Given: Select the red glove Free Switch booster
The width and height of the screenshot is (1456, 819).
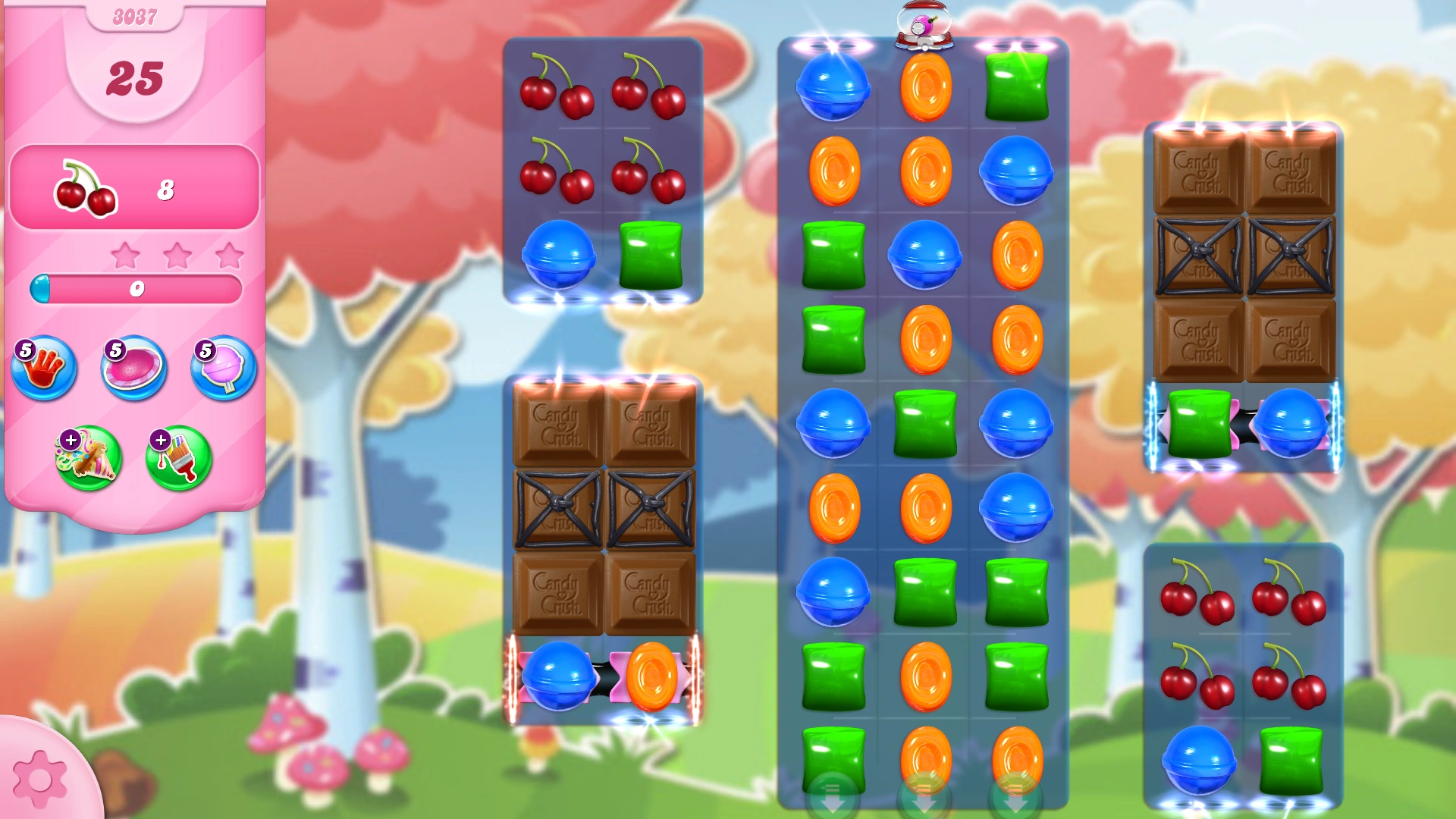Looking at the screenshot, I should 44,369.
